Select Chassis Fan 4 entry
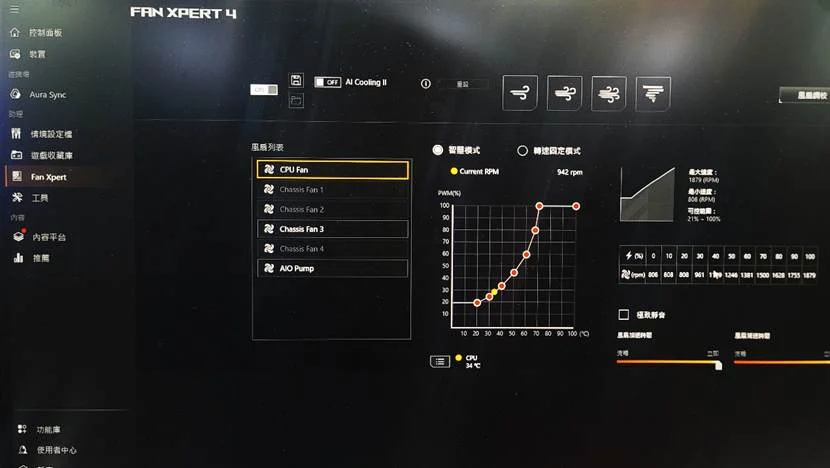830x468 pixels. coord(331,249)
